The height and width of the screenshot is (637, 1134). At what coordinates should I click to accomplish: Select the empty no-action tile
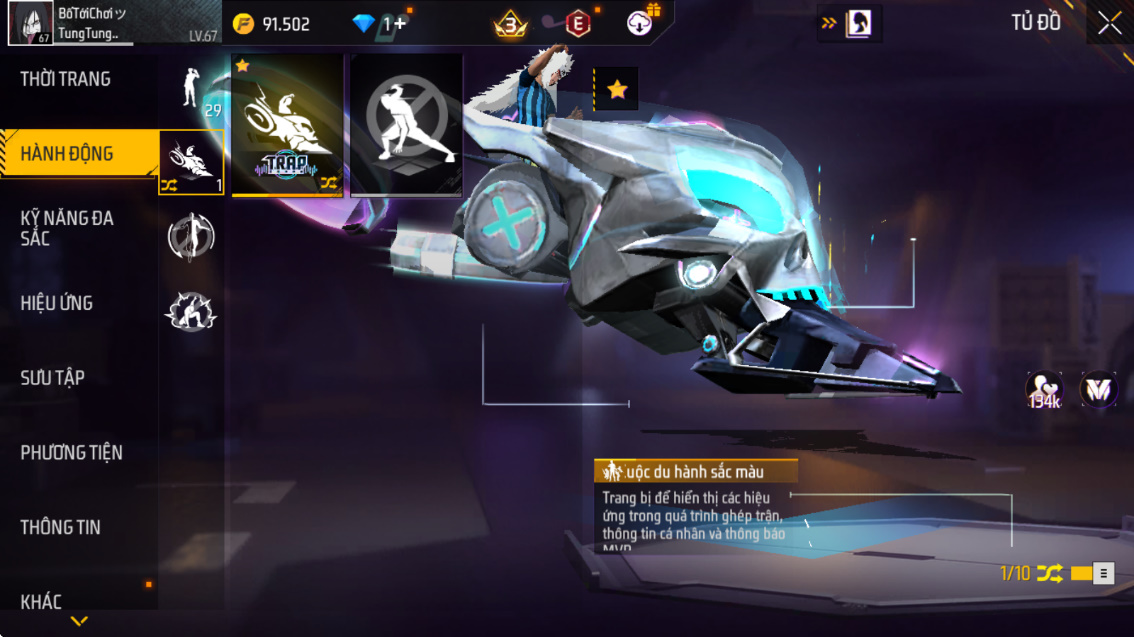406,124
